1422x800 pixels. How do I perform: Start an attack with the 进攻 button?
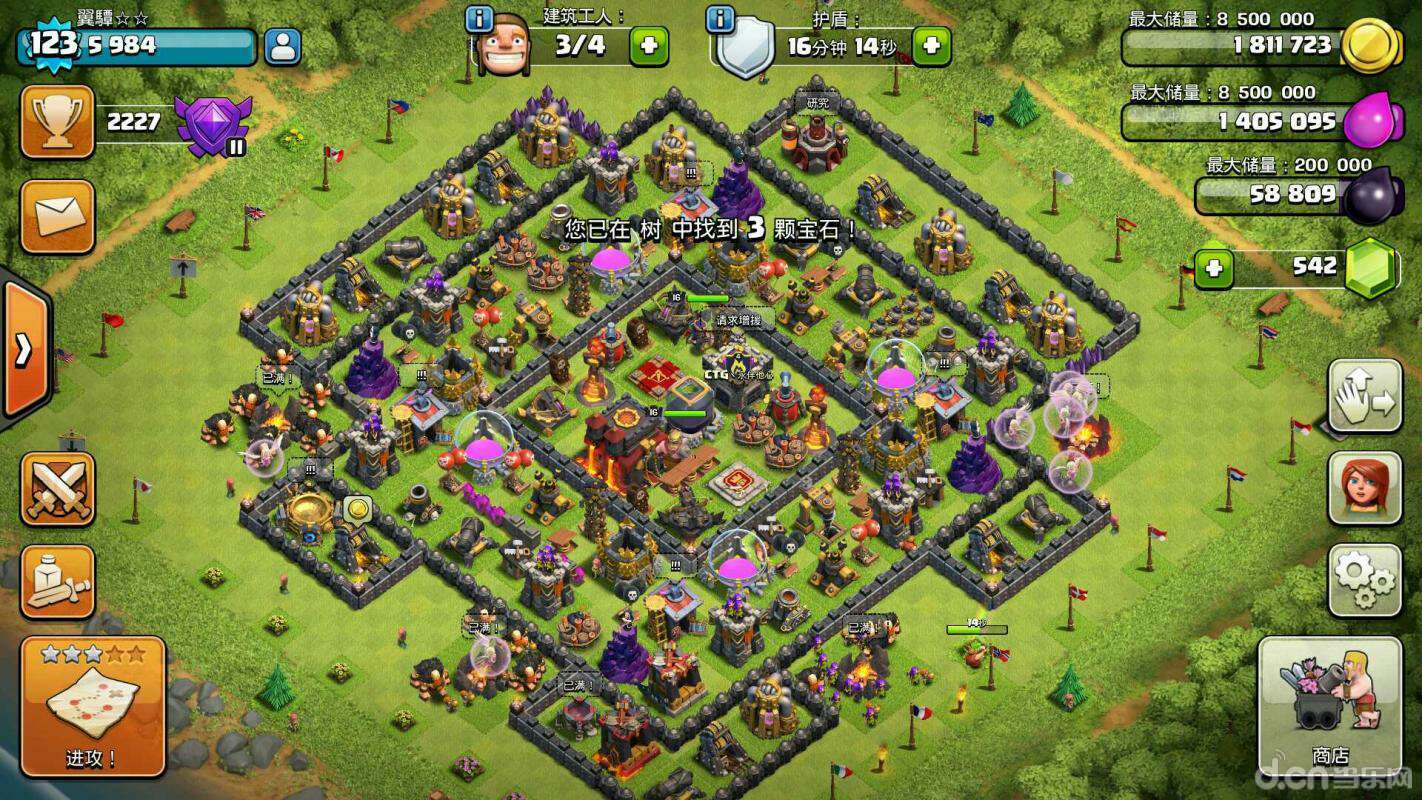coord(92,706)
